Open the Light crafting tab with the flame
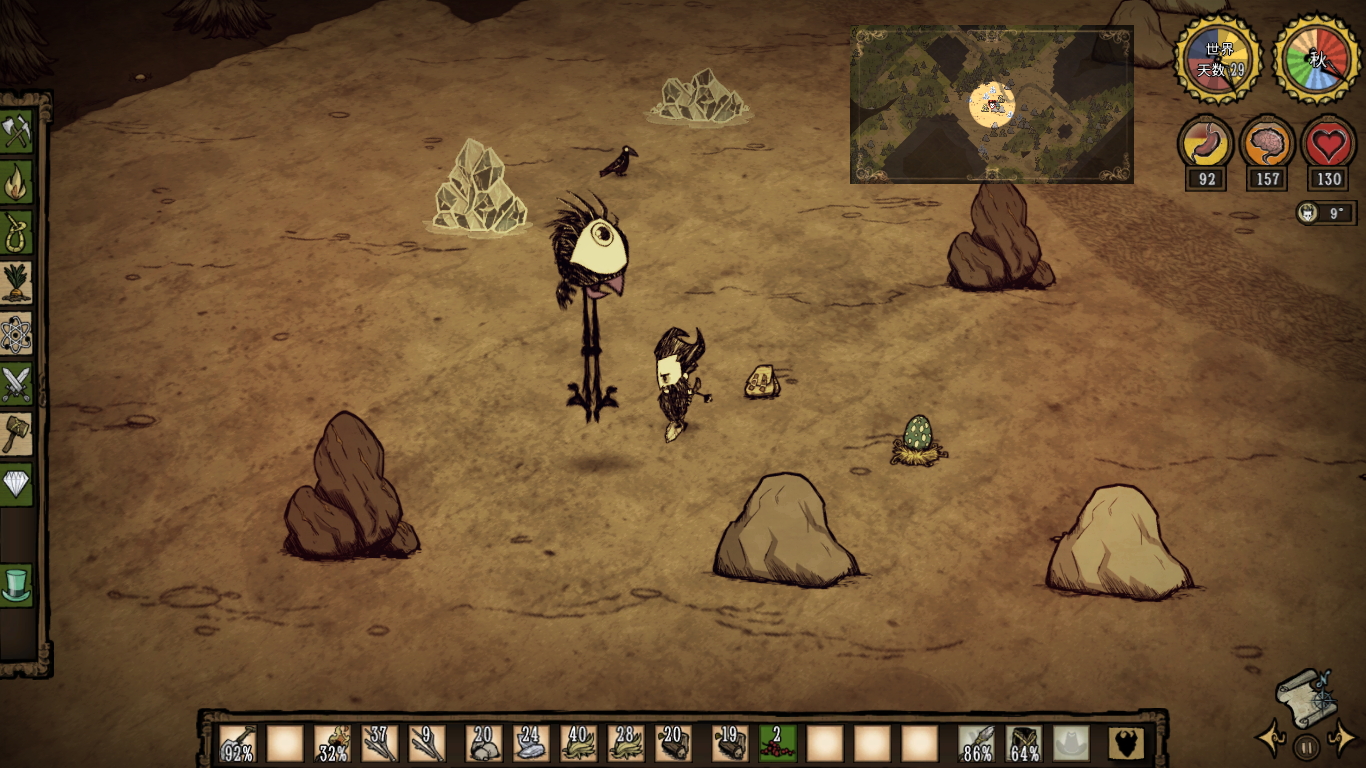The height and width of the screenshot is (768, 1366). (x=17, y=182)
